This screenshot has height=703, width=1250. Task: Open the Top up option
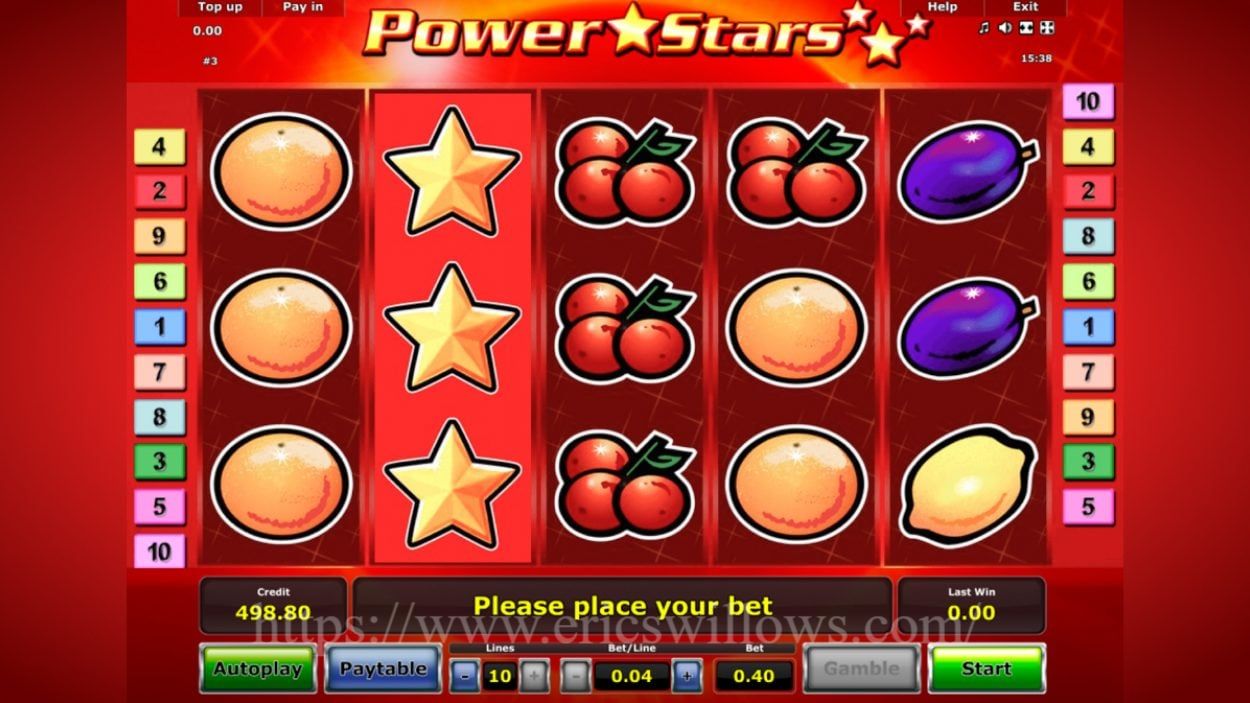tap(220, 7)
